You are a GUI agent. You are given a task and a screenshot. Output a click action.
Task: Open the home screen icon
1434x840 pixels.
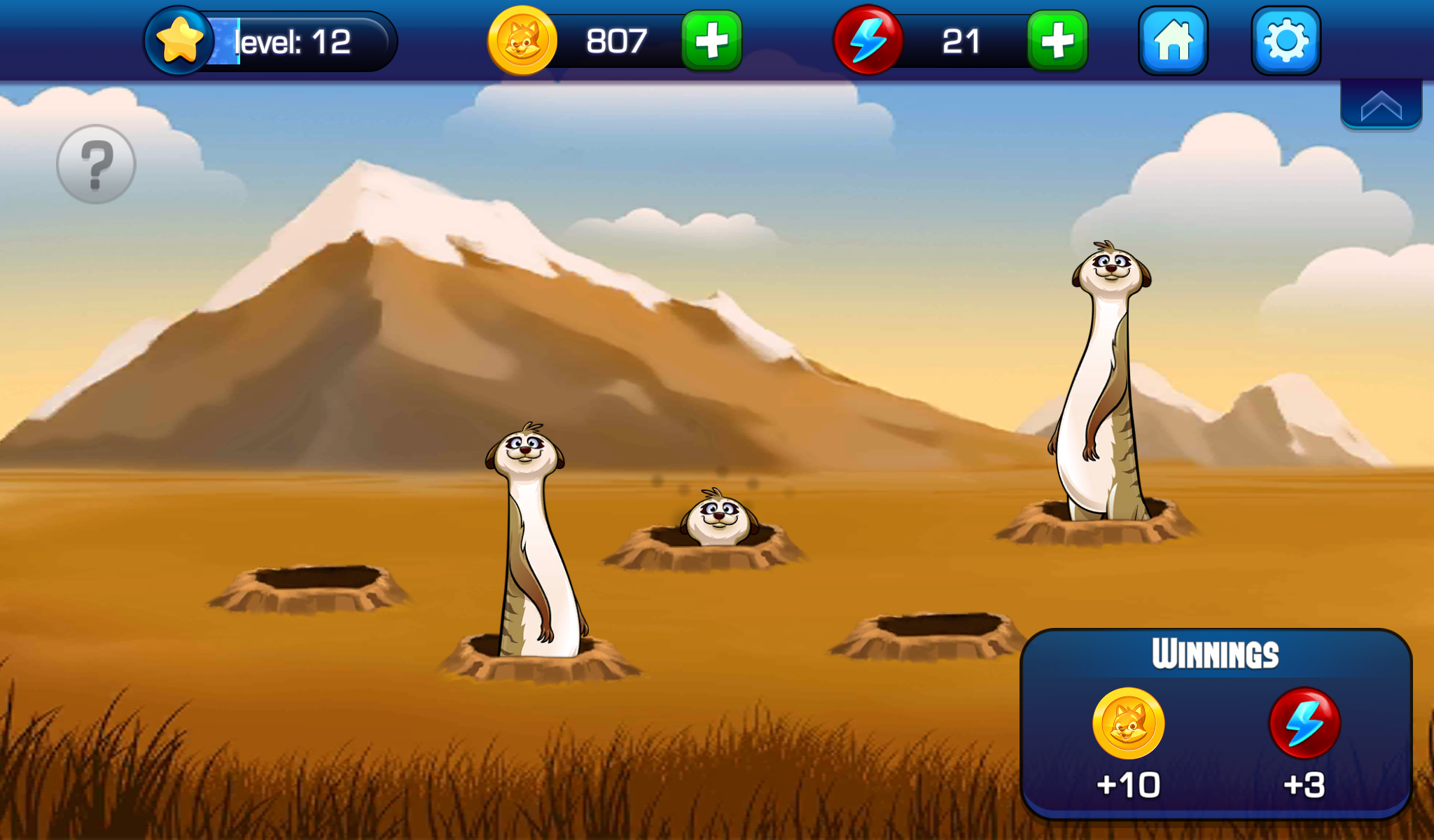click(1173, 41)
